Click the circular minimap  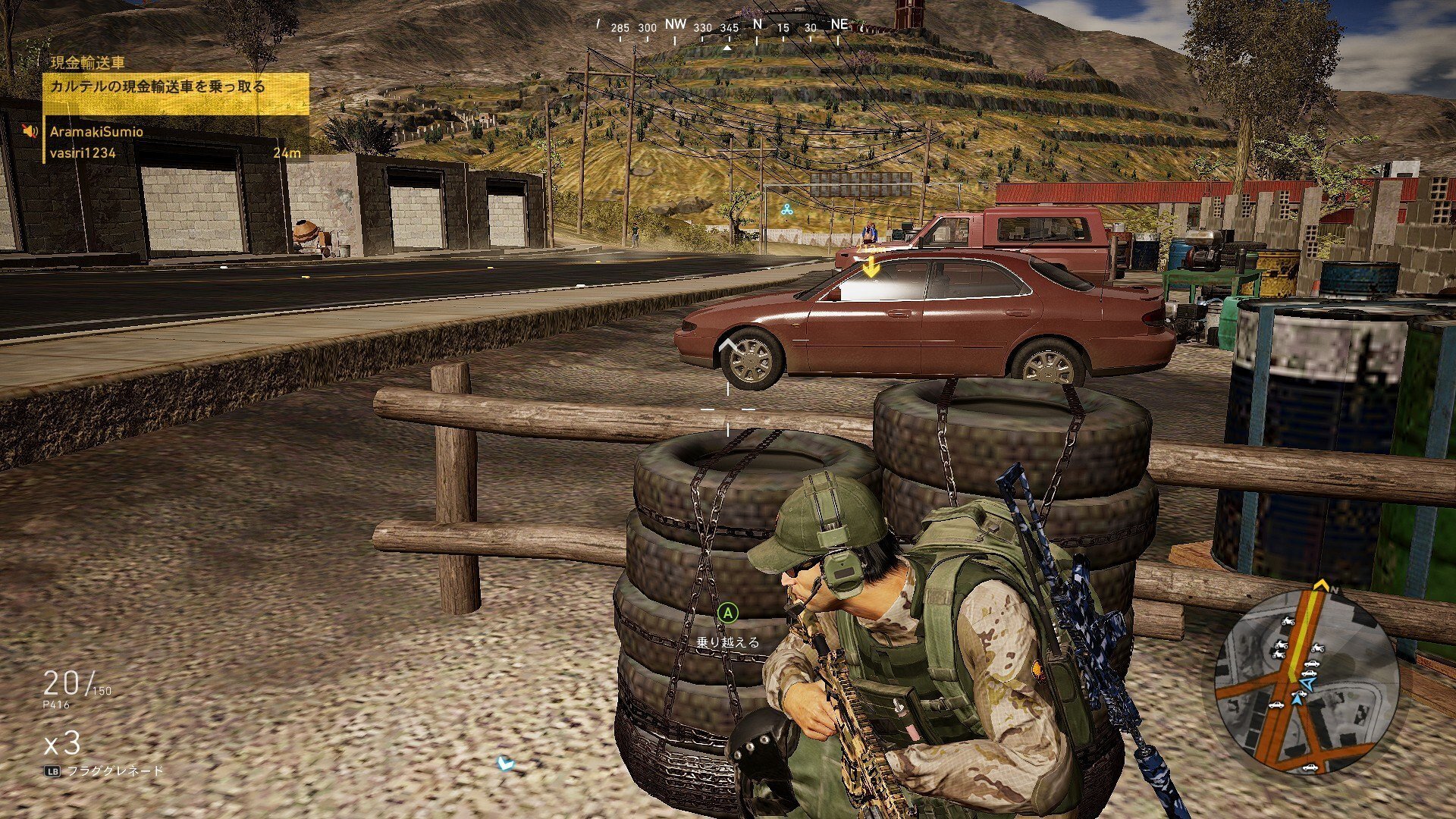point(1306,681)
